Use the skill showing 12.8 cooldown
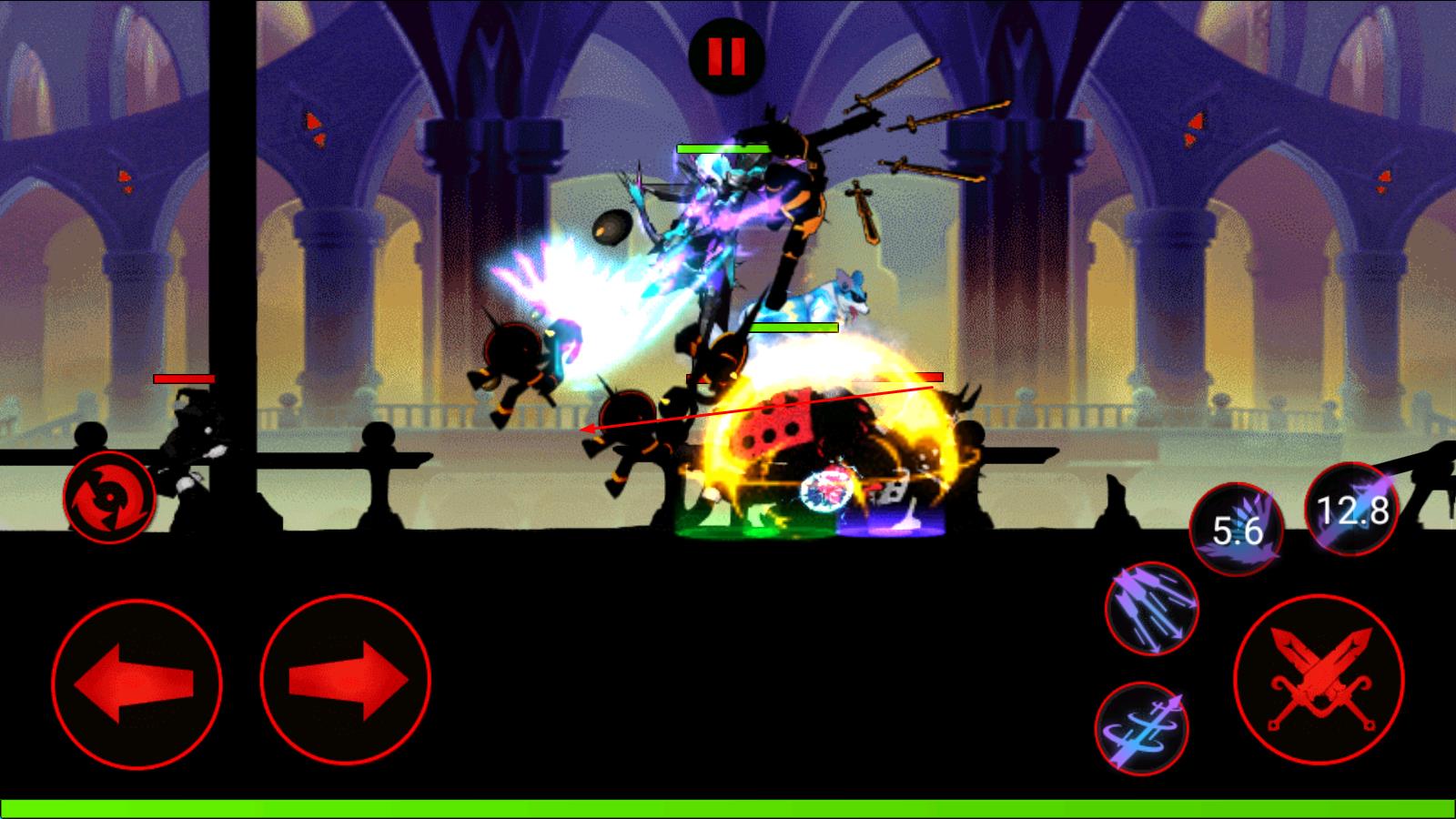 (1351, 510)
